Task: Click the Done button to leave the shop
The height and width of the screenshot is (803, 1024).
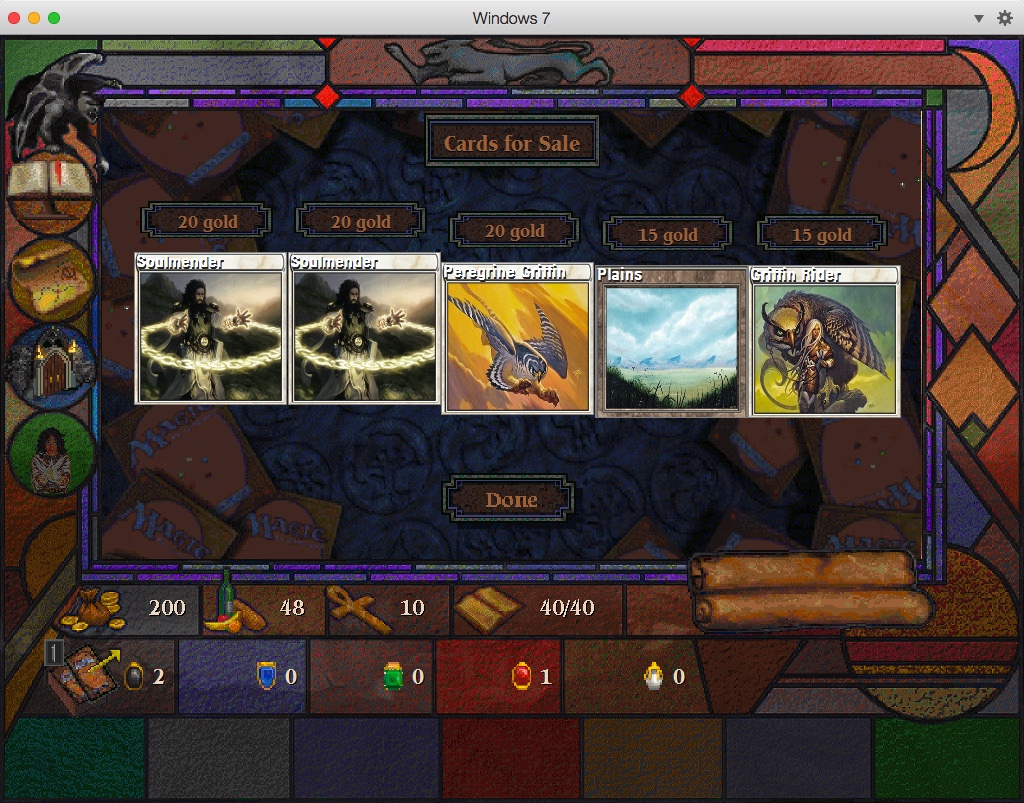Action: 511,500
